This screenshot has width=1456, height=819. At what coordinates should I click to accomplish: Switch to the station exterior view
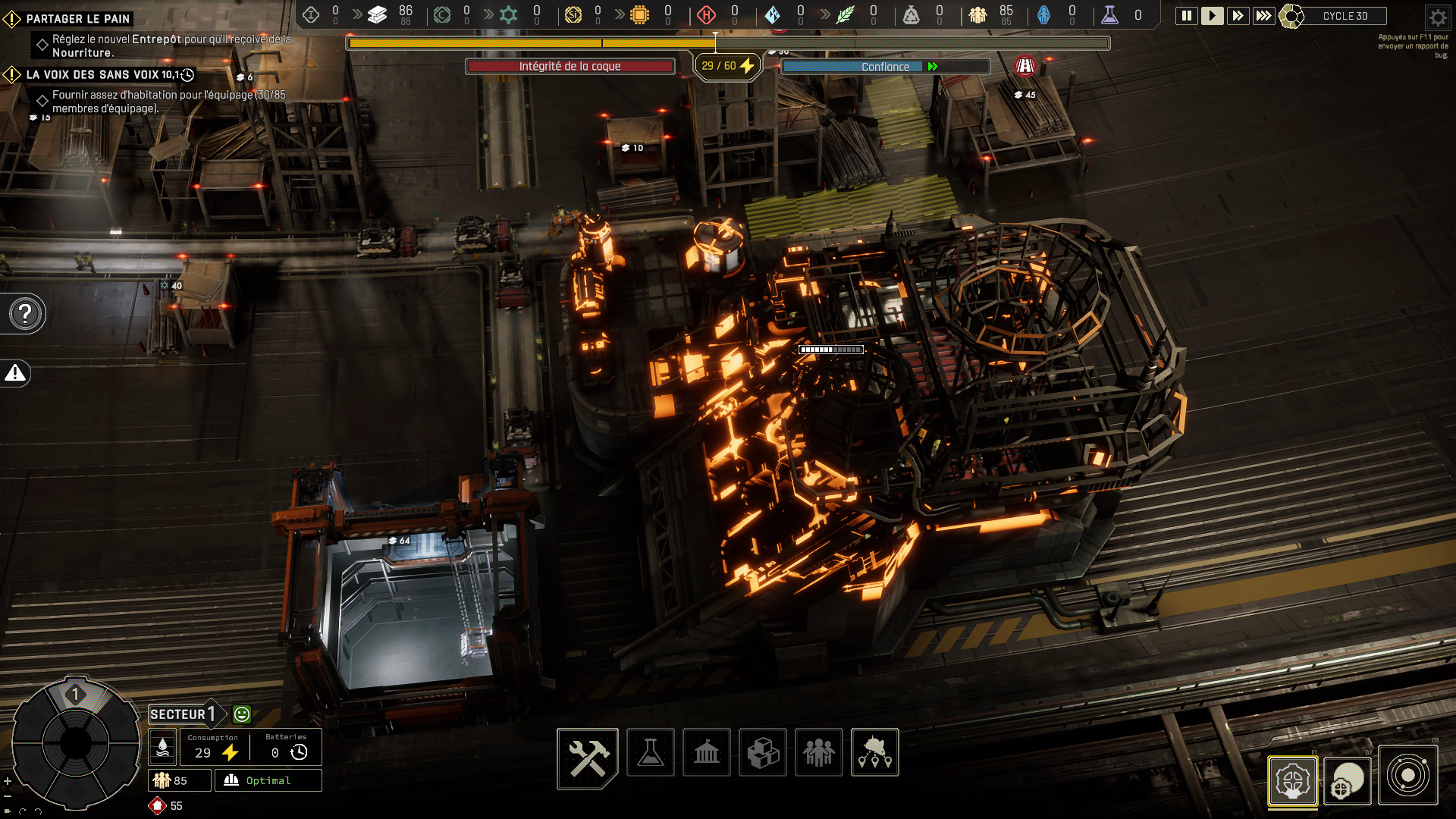(x=1348, y=781)
